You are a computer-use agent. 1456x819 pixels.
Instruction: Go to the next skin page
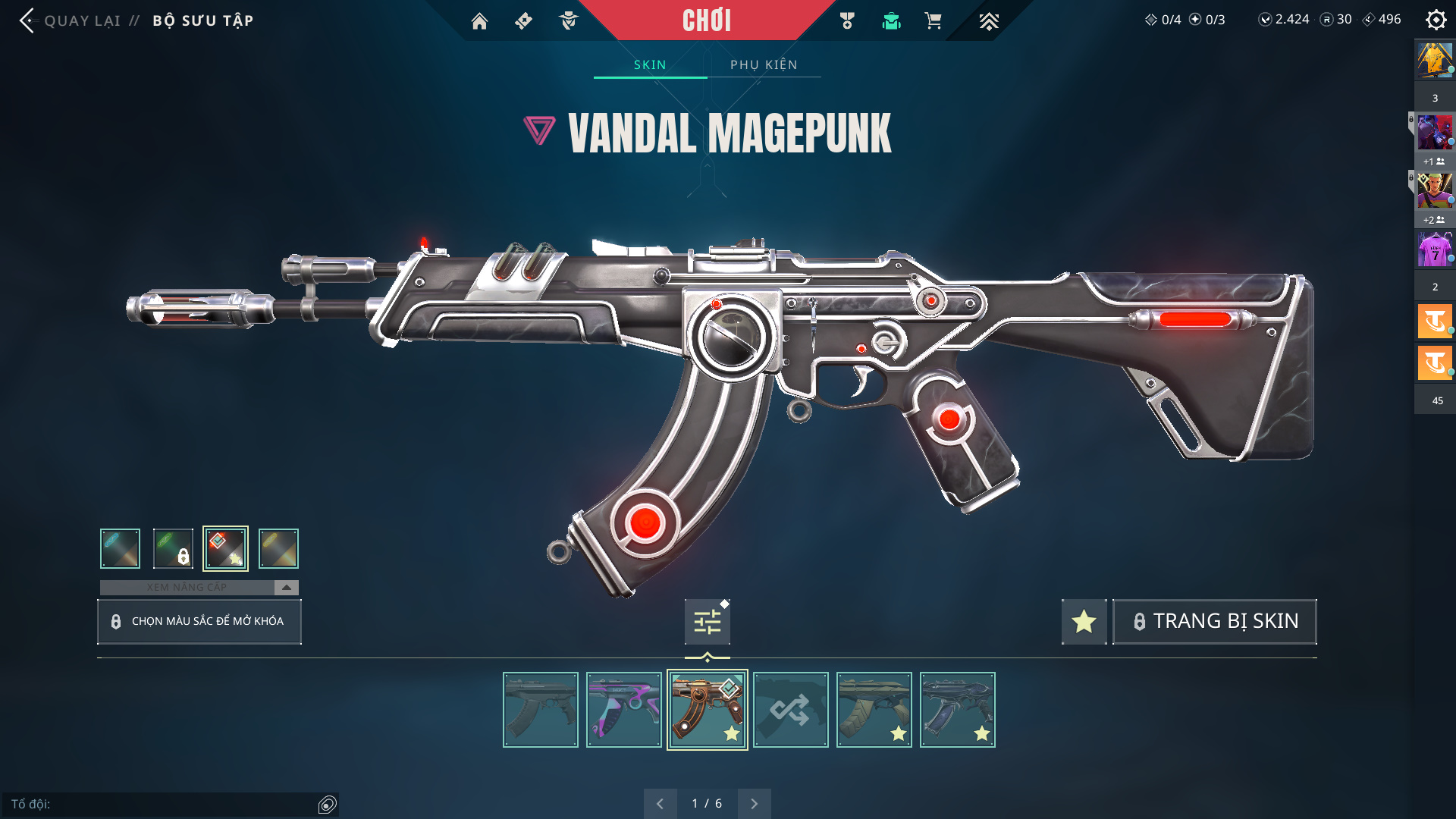point(754,804)
